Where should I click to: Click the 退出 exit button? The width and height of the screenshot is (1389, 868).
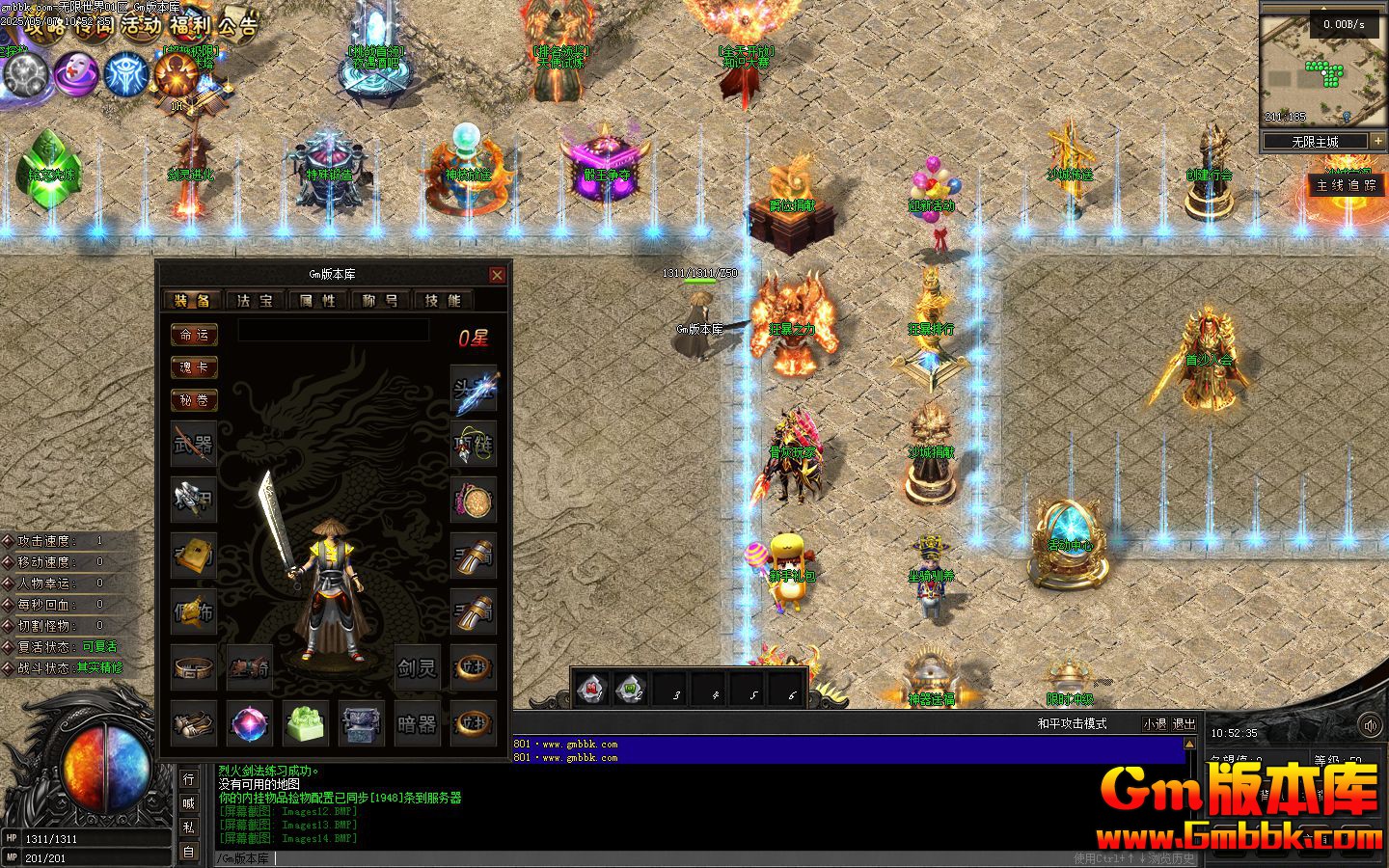(x=1184, y=724)
